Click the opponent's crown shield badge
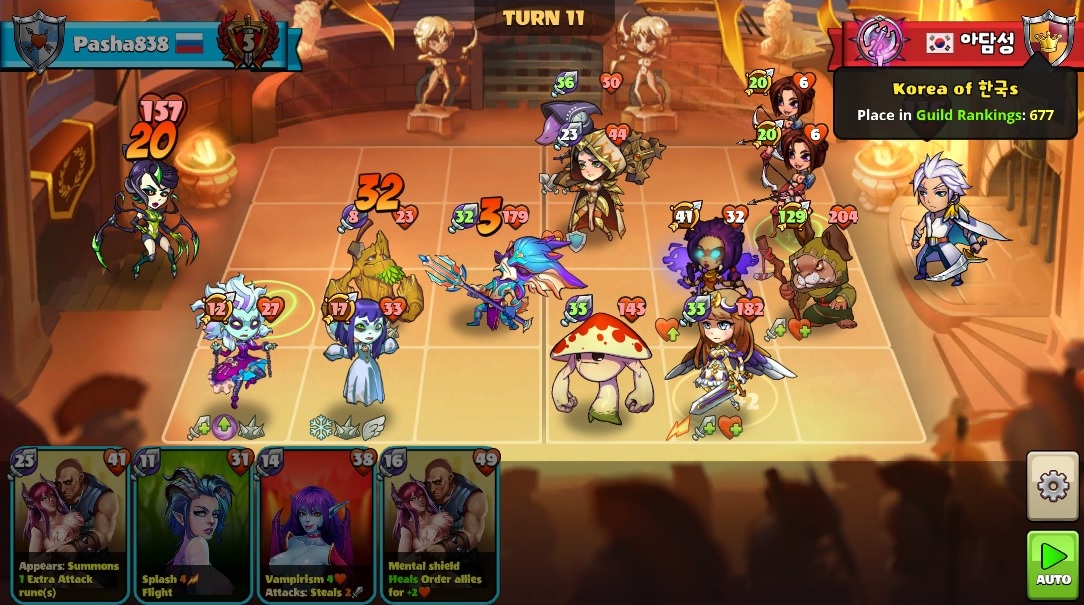 [x=1049, y=40]
